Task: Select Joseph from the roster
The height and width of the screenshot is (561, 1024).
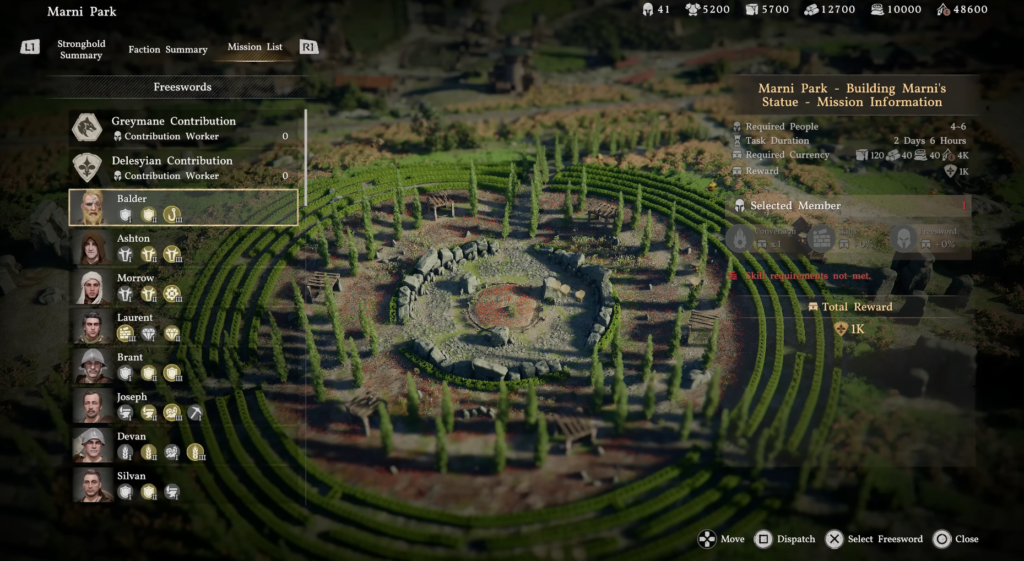Action: [184, 405]
